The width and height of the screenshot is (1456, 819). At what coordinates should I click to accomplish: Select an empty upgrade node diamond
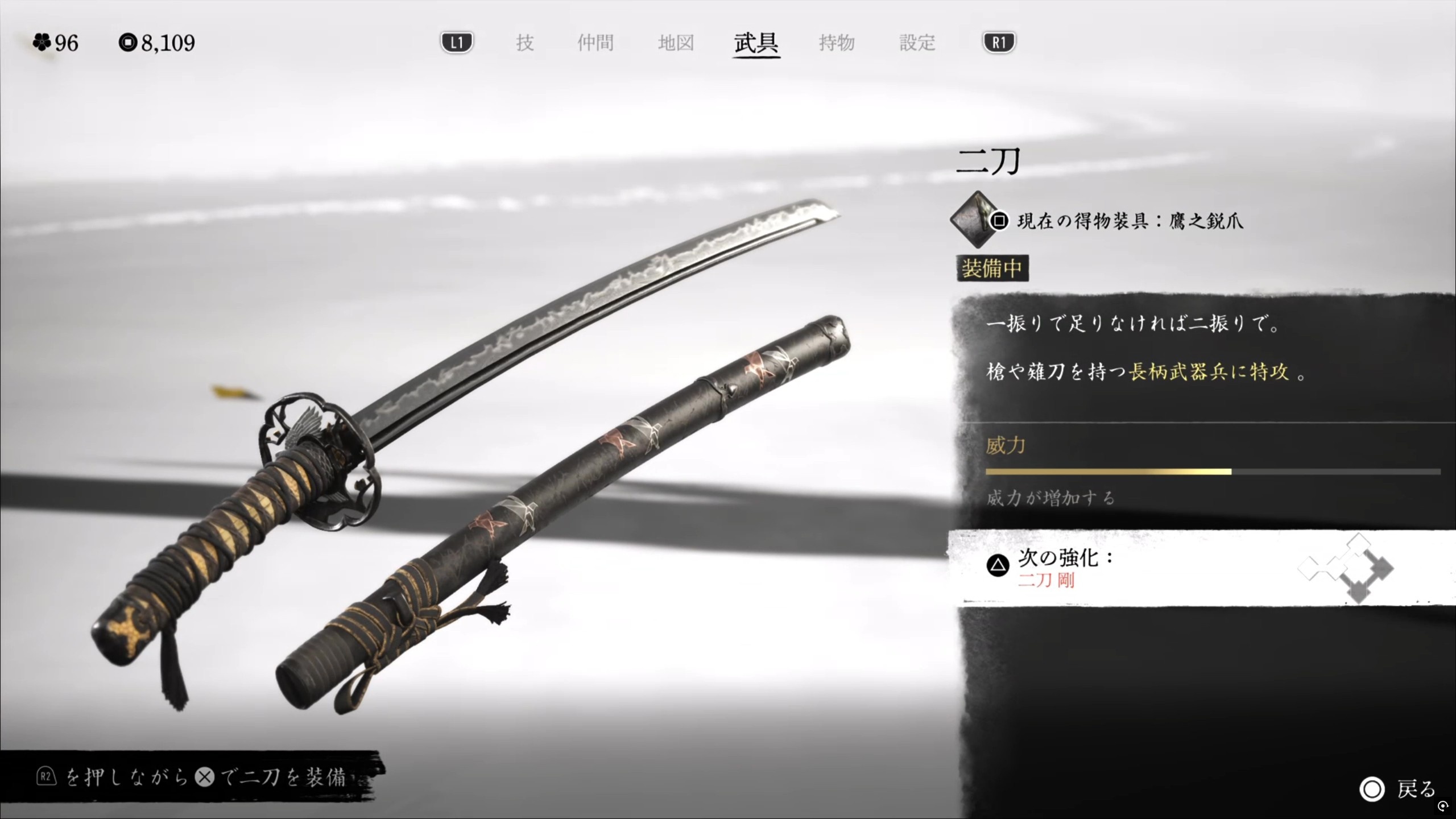(1309, 569)
